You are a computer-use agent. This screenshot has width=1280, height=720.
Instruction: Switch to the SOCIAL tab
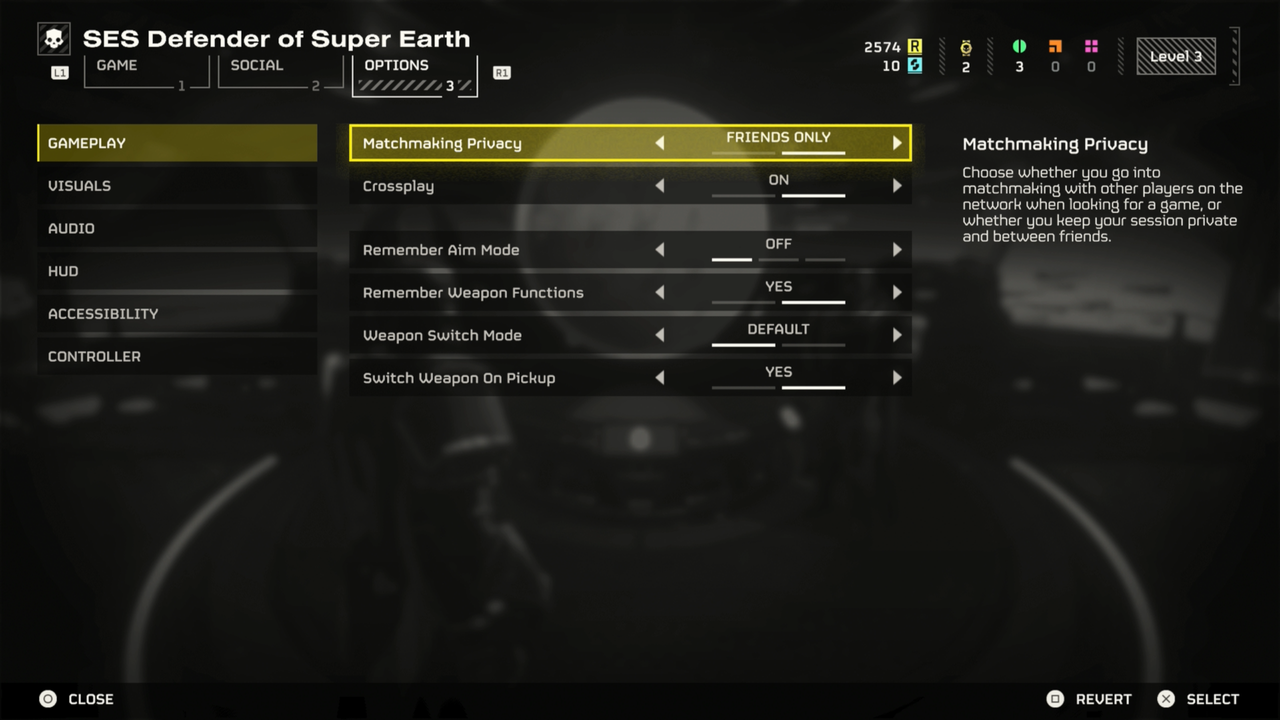pyautogui.click(x=257, y=65)
